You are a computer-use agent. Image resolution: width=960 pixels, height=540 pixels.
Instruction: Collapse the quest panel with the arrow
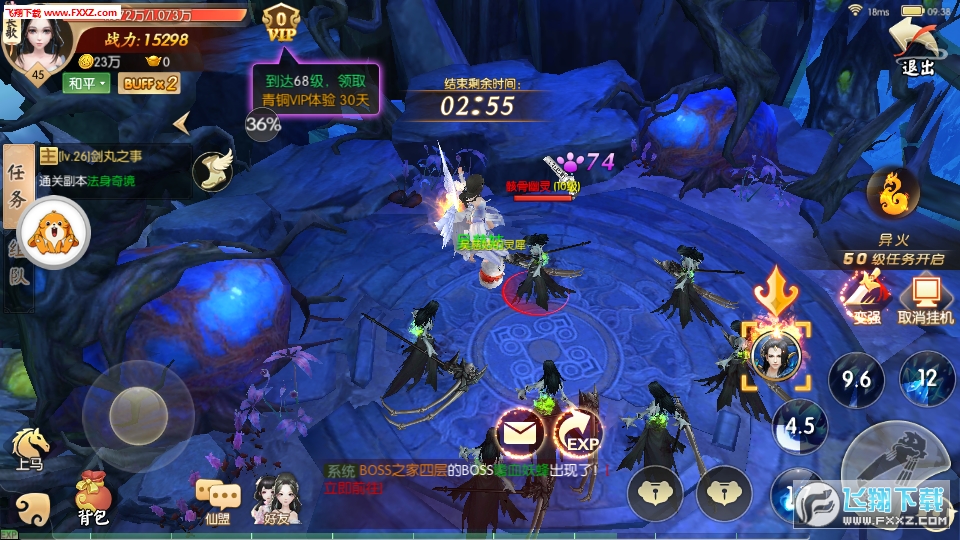[x=182, y=123]
